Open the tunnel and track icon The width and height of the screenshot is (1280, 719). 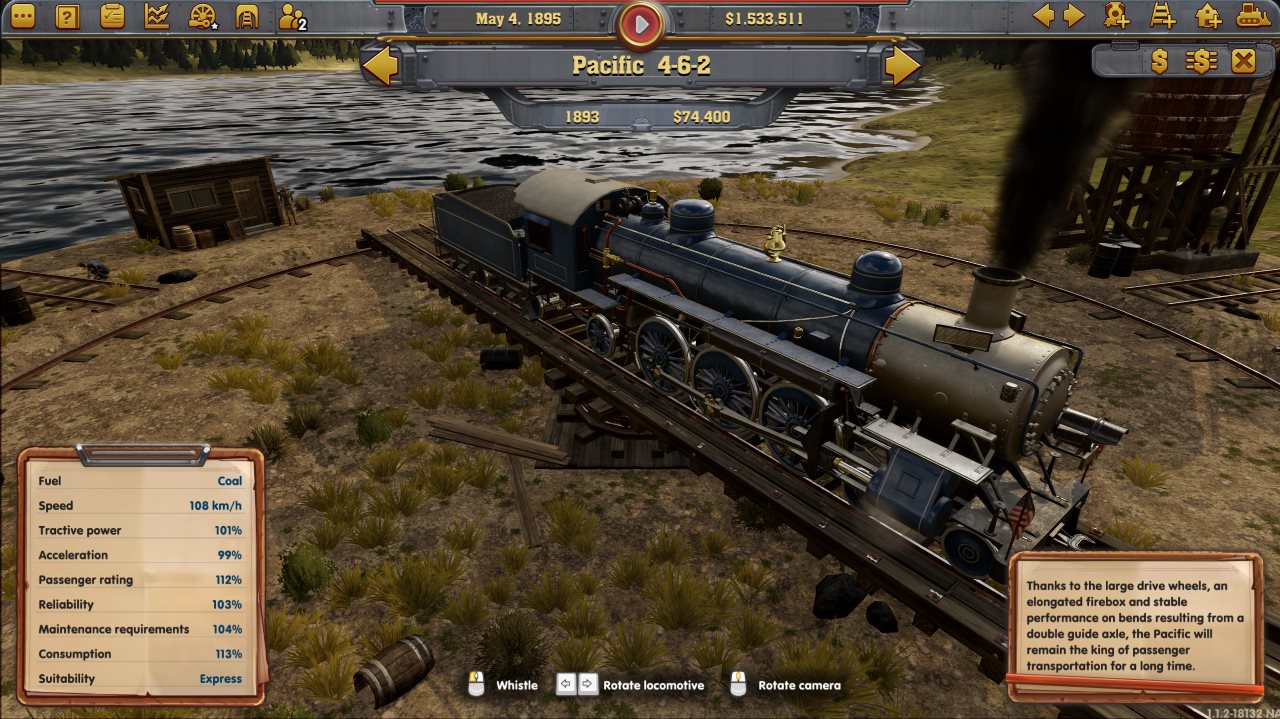(247, 16)
